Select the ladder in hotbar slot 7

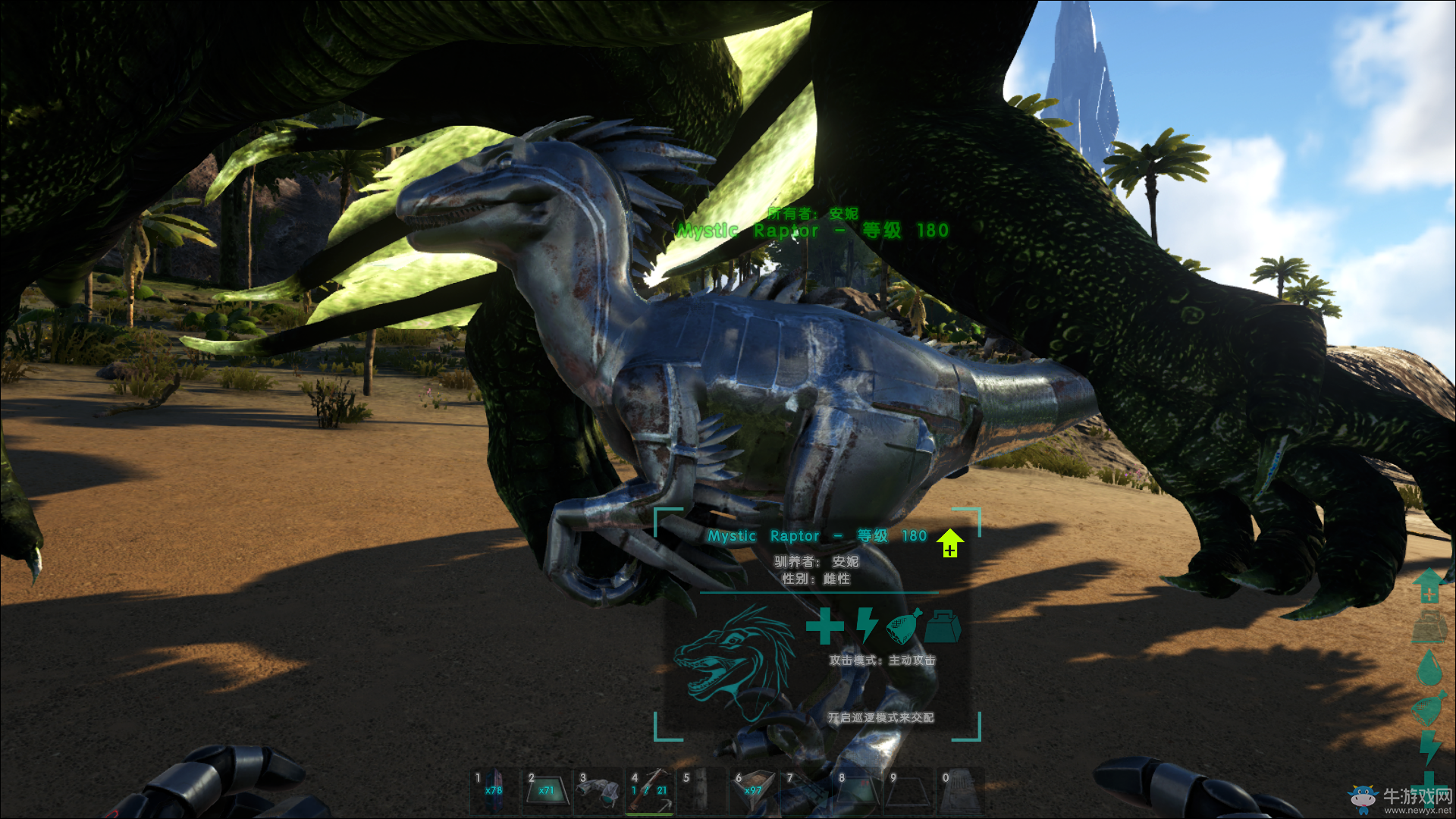pos(805,789)
